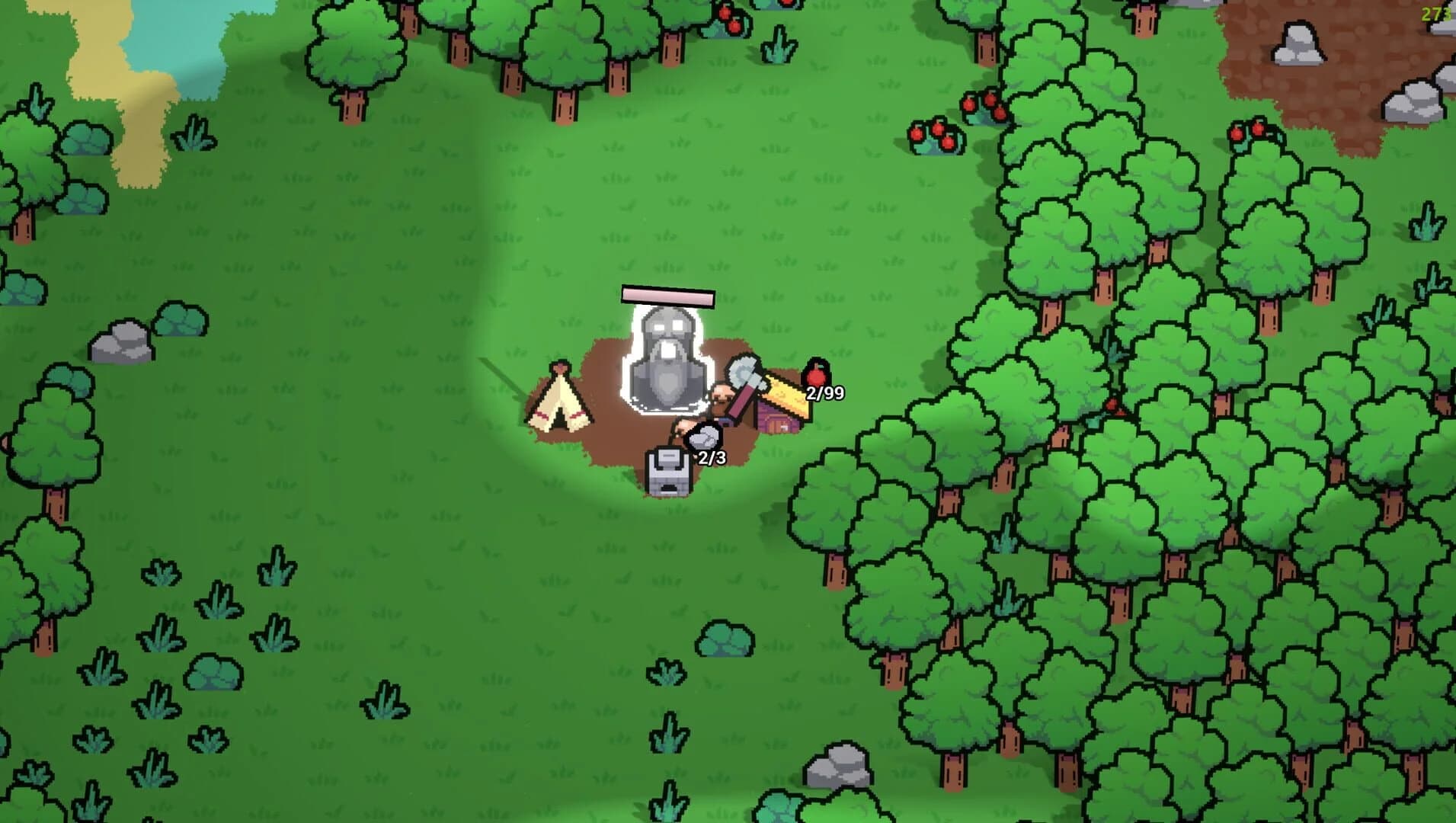The image size is (1456, 823).
Task: Click the stone resource icon showing 2/3
Action: (704, 437)
